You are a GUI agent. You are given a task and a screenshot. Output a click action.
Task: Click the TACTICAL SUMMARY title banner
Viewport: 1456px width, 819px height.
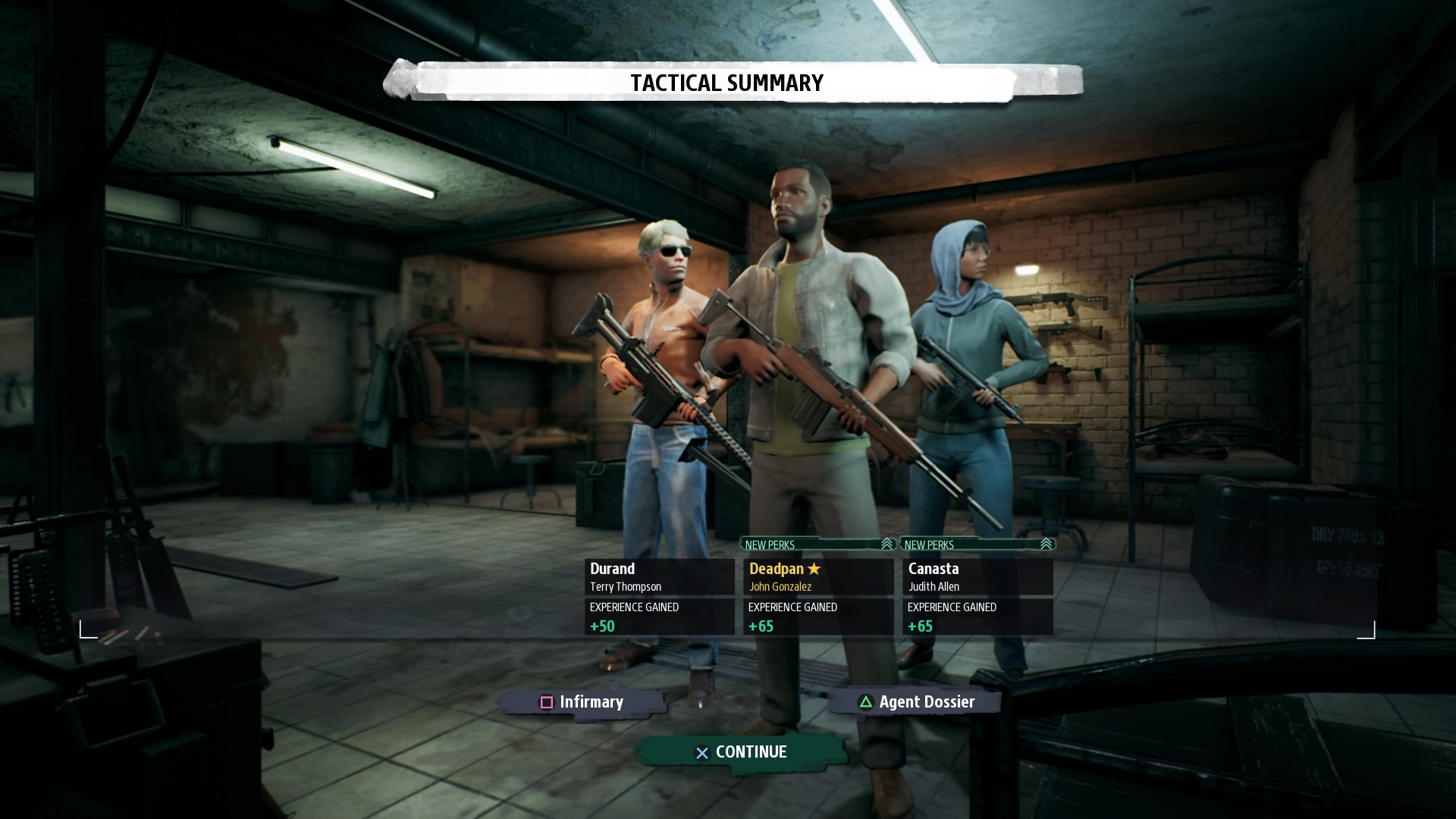coord(726,83)
